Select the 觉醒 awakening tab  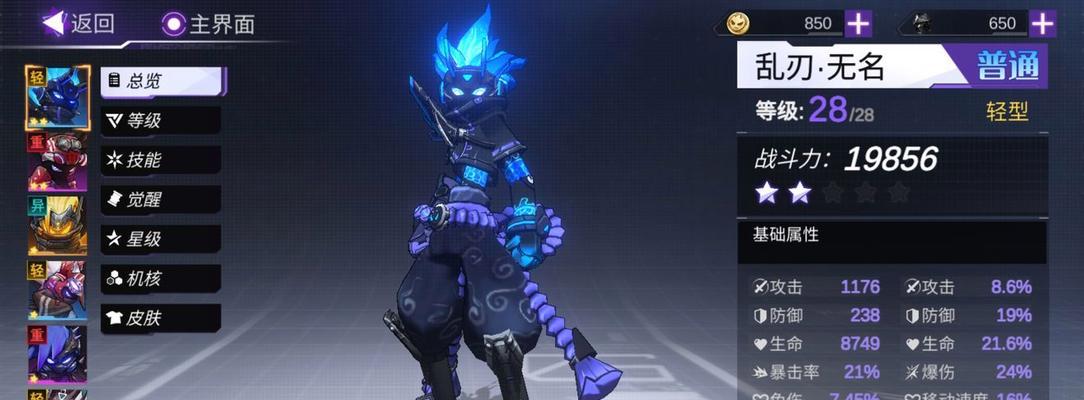(x=161, y=200)
